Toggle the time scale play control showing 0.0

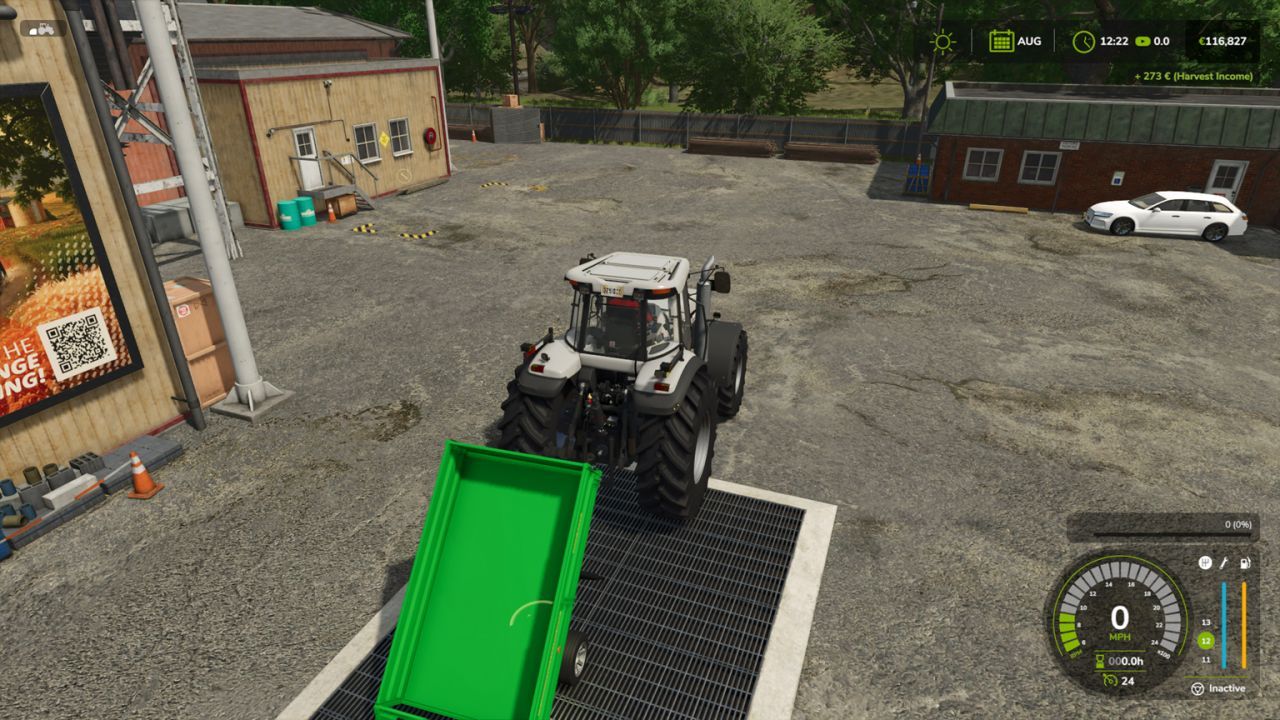(1144, 41)
